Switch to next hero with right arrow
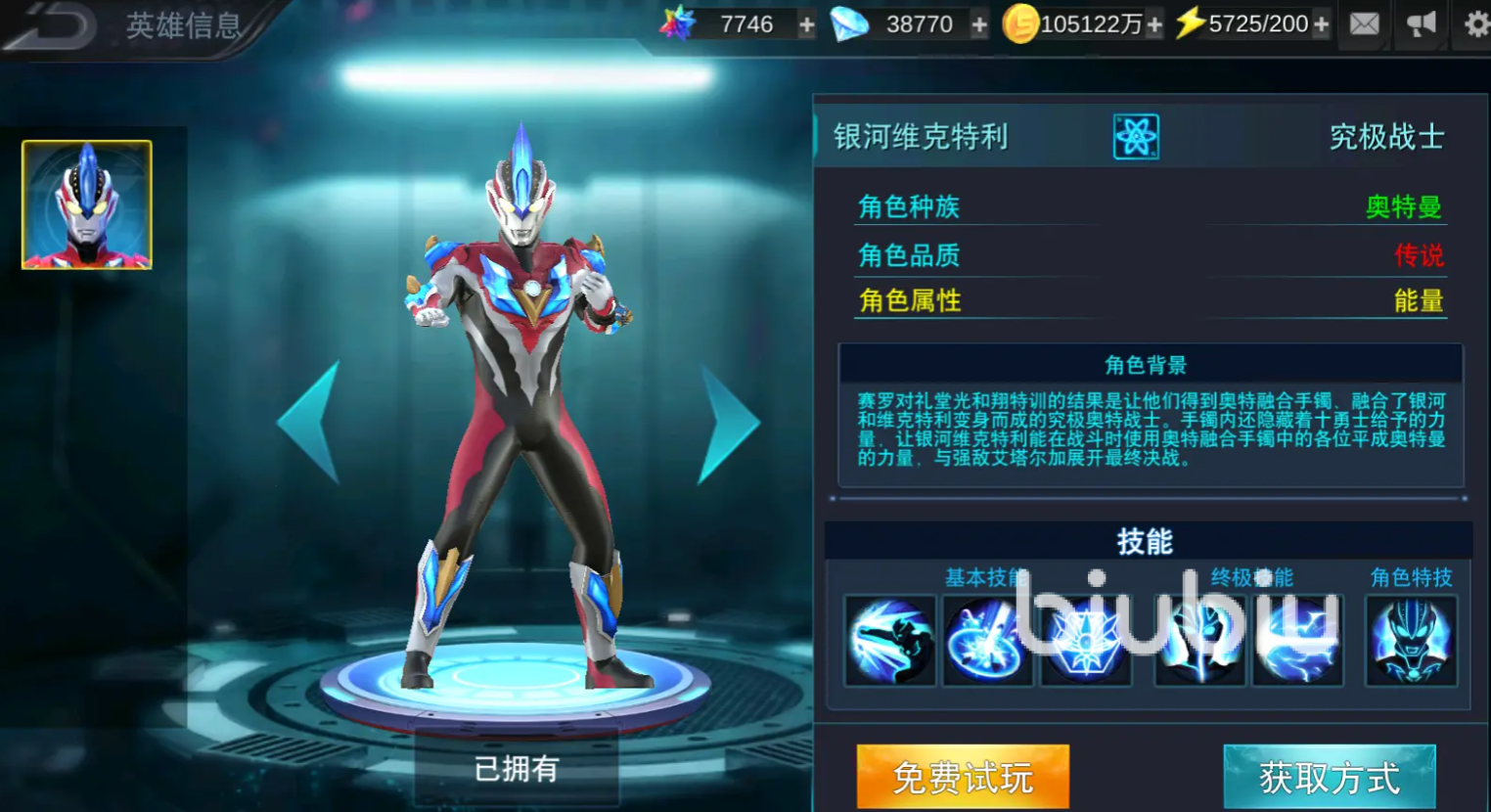Screen dimensions: 1491x812 (727, 421)
